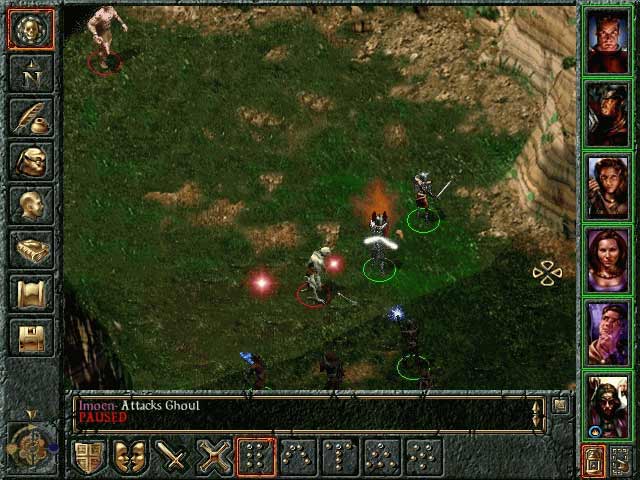Select the red-highlighted two-column formation button
Image resolution: width=640 pixels, height=480 pixels.
click(255, 456)
